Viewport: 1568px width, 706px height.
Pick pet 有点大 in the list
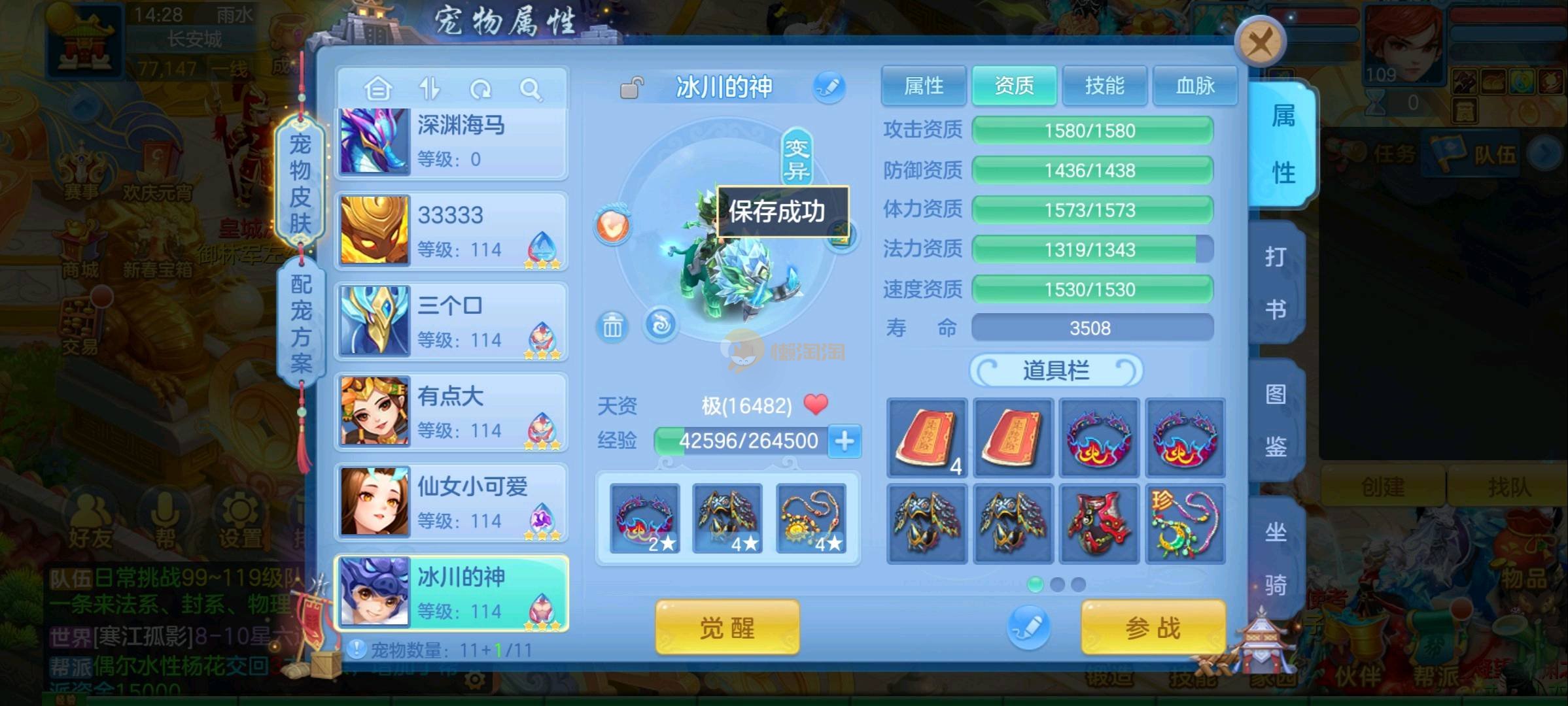451,412
